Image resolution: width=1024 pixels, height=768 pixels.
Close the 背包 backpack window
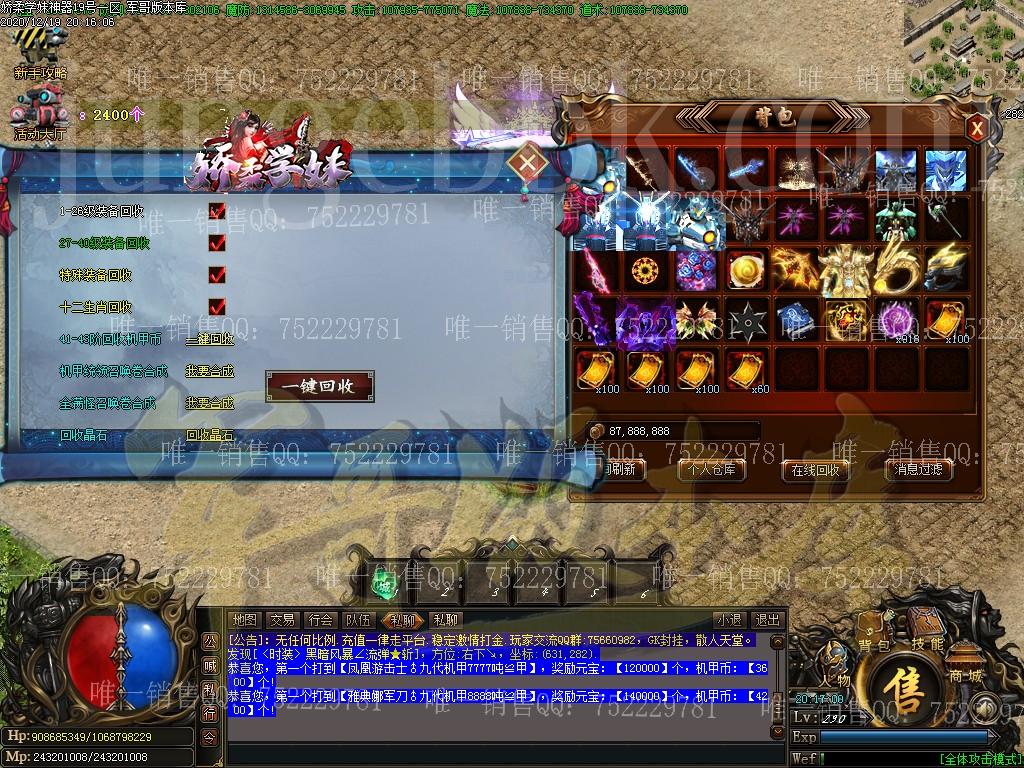tap(978, 127)
